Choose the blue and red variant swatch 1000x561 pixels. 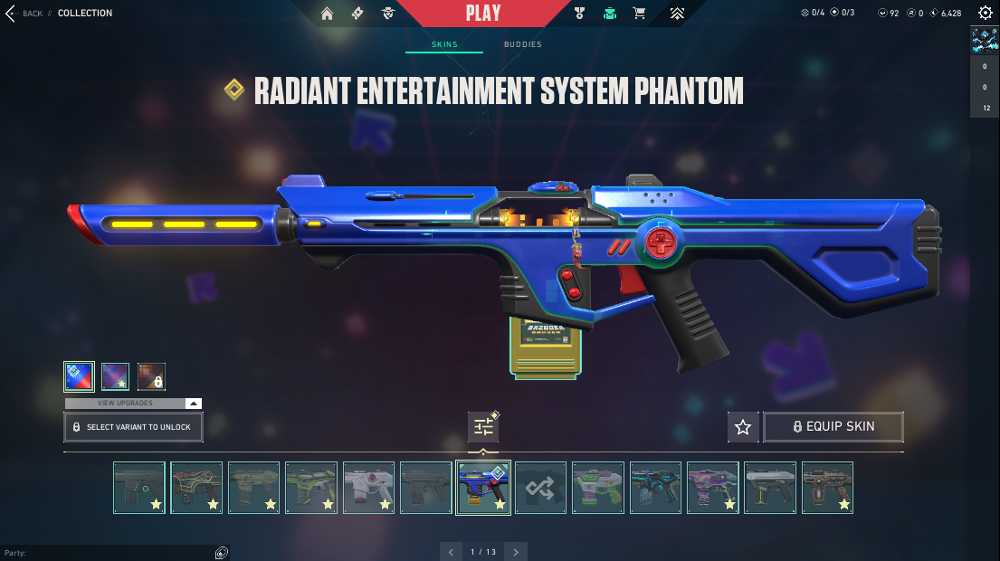click(x=79, y=376)
